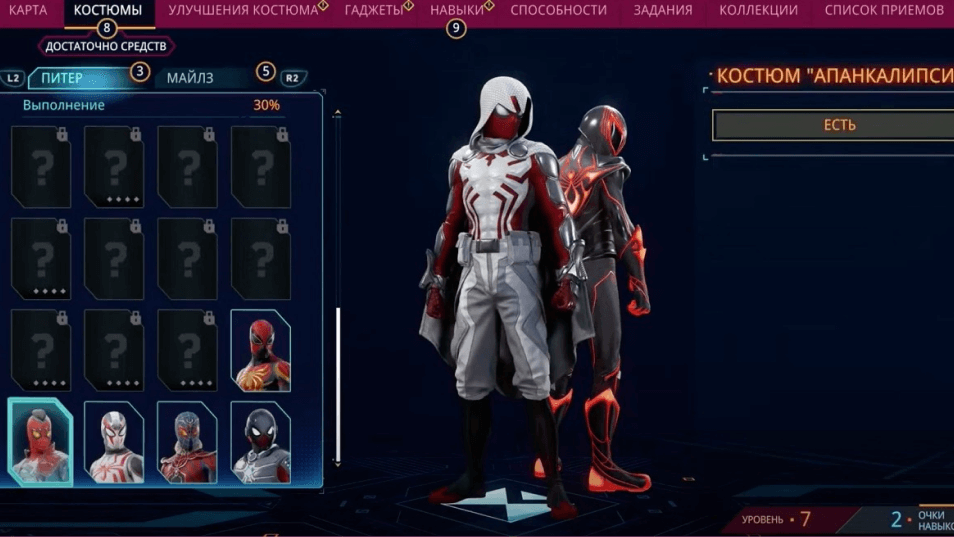Pick the grey-masked suit with red armor
Screen dimensions: 954x537
click(187, 442)
